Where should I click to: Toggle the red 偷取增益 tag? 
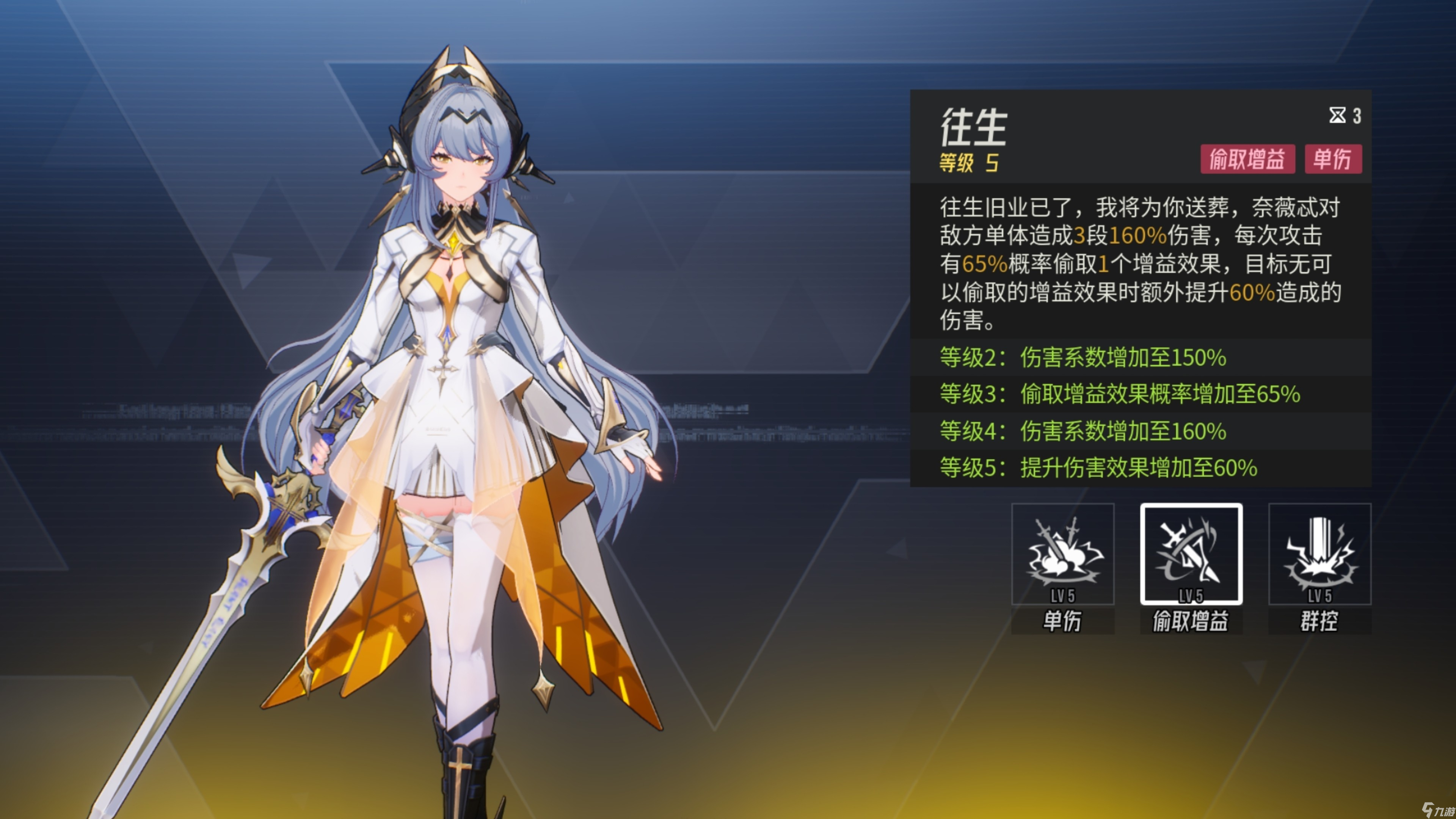pos(1247,160)
